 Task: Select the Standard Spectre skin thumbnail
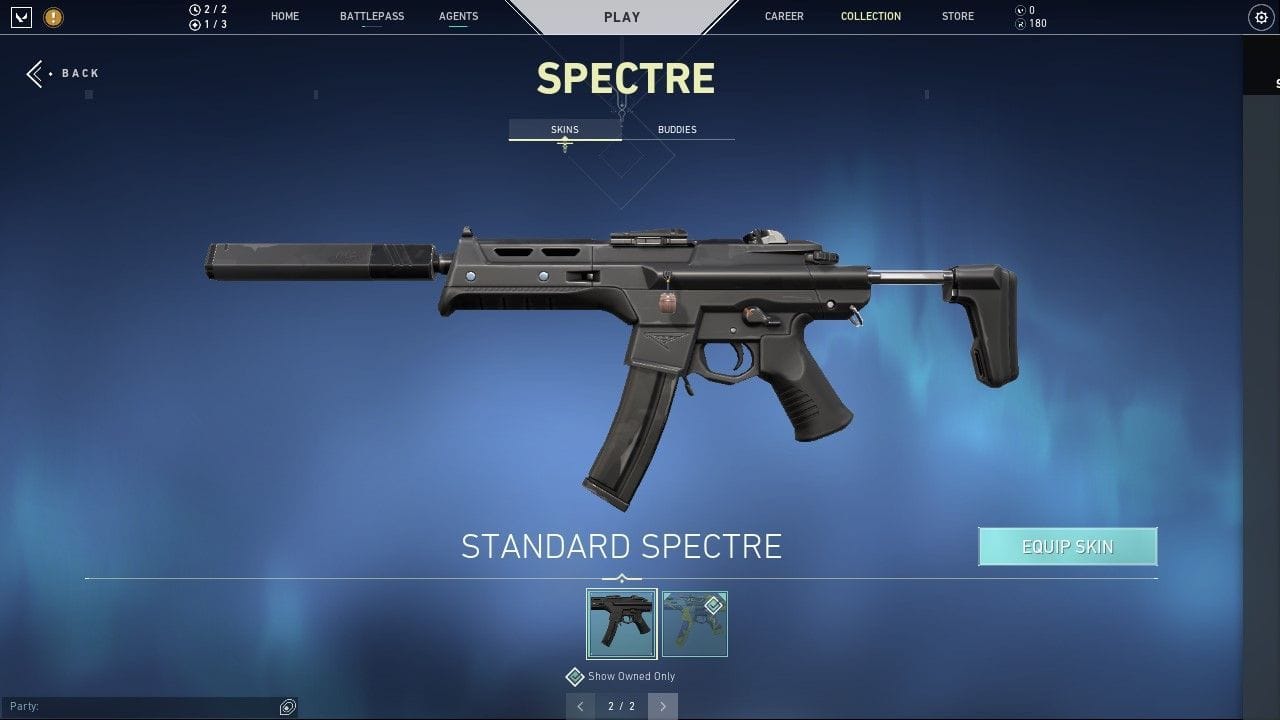621,623
